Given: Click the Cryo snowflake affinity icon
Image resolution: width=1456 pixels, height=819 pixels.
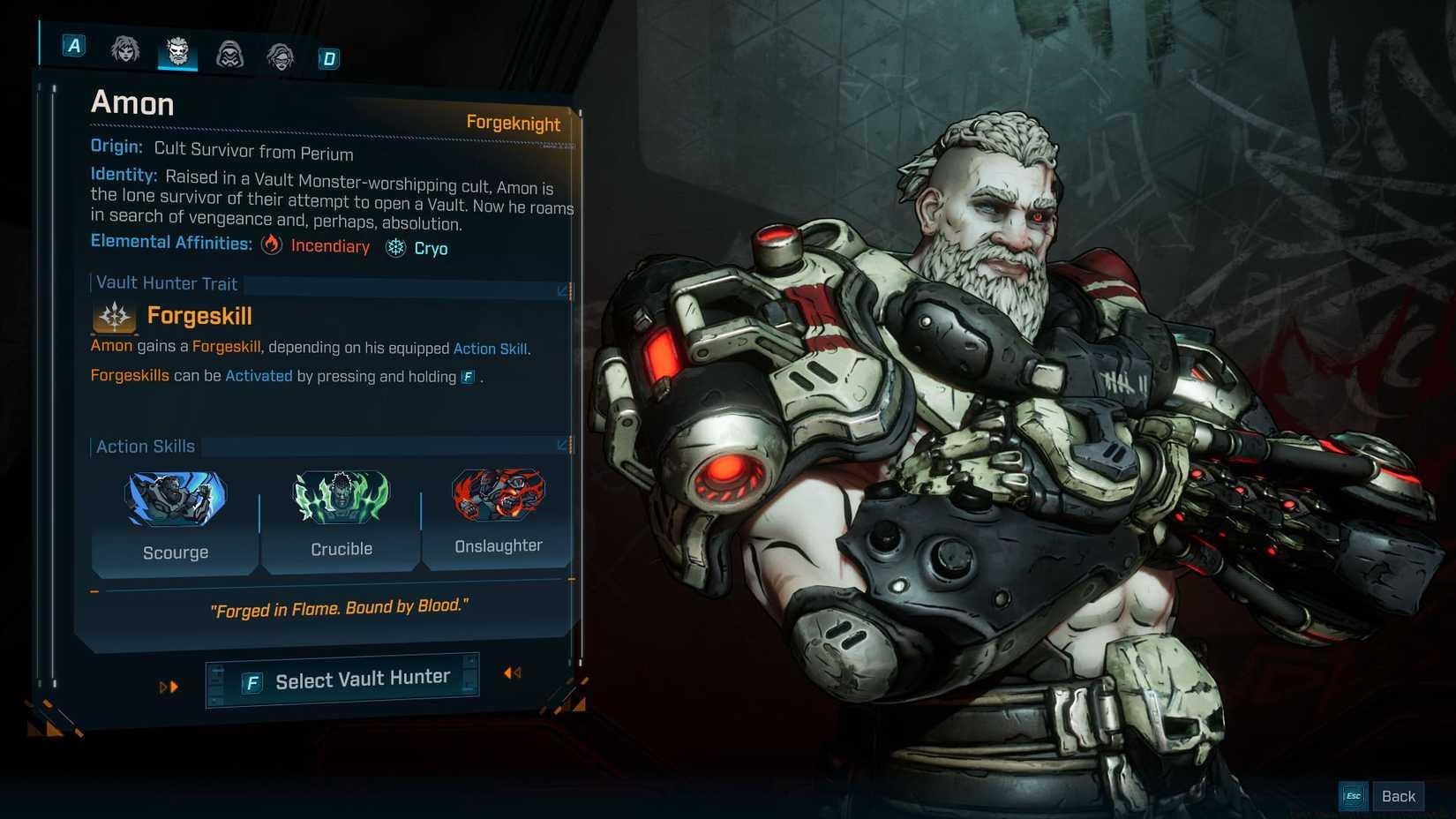Looking at the screenshot, I should pos(394,248).
